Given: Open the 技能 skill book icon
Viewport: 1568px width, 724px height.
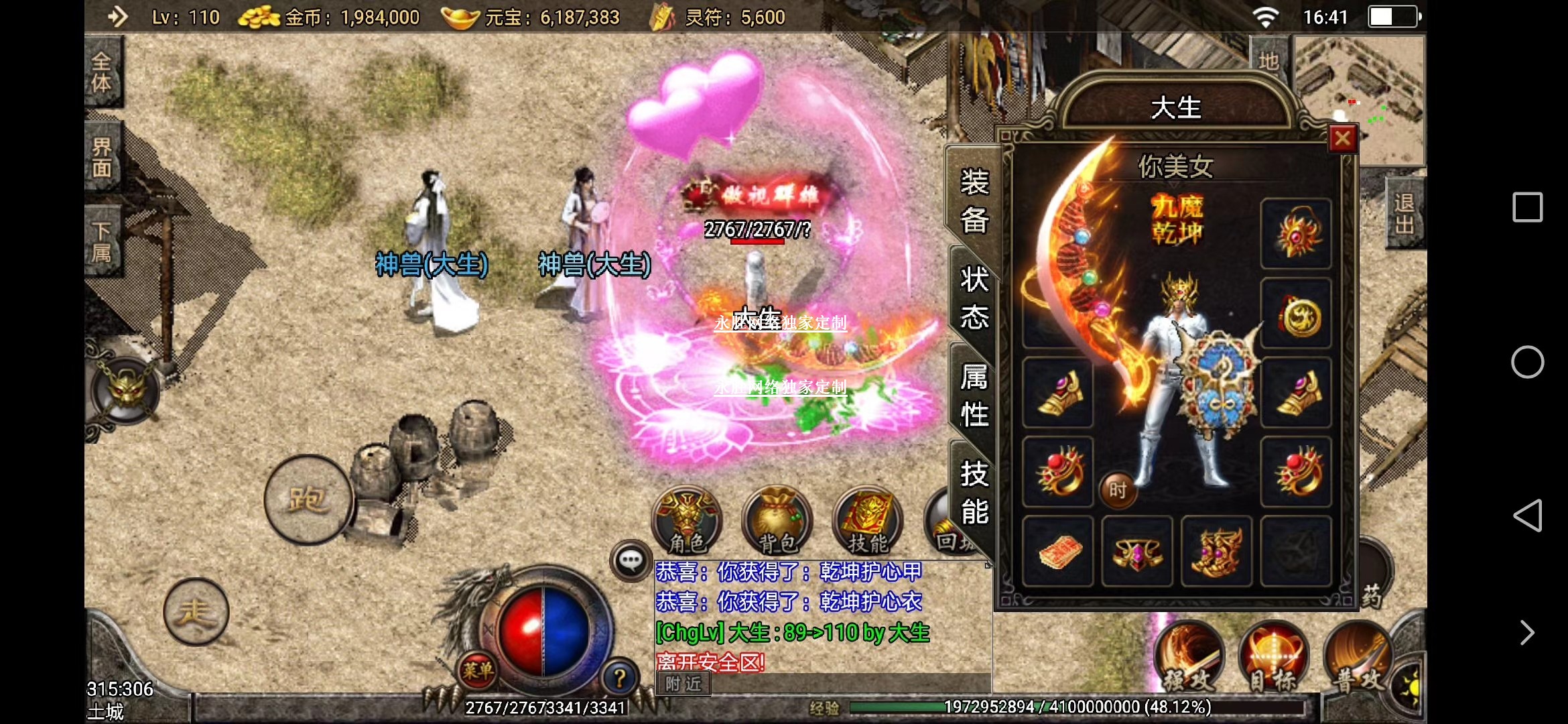Looking at the screenshot, I should [867, 521].
